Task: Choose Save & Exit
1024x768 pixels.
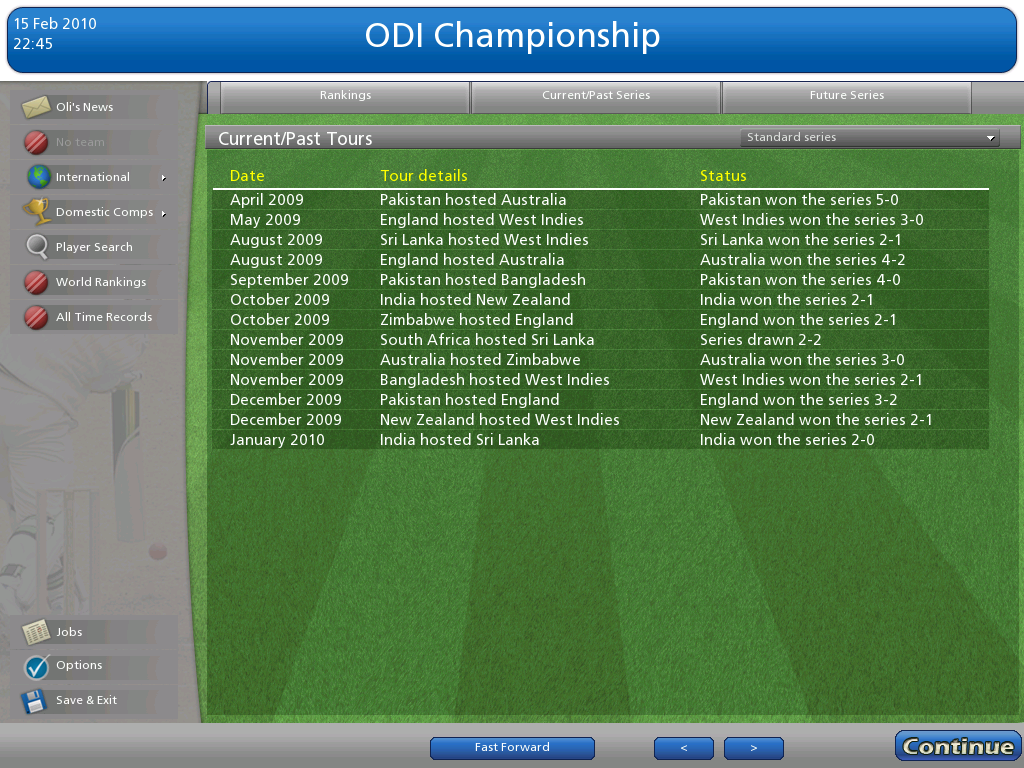Action: pyautogui.click(x=86, y=700)
